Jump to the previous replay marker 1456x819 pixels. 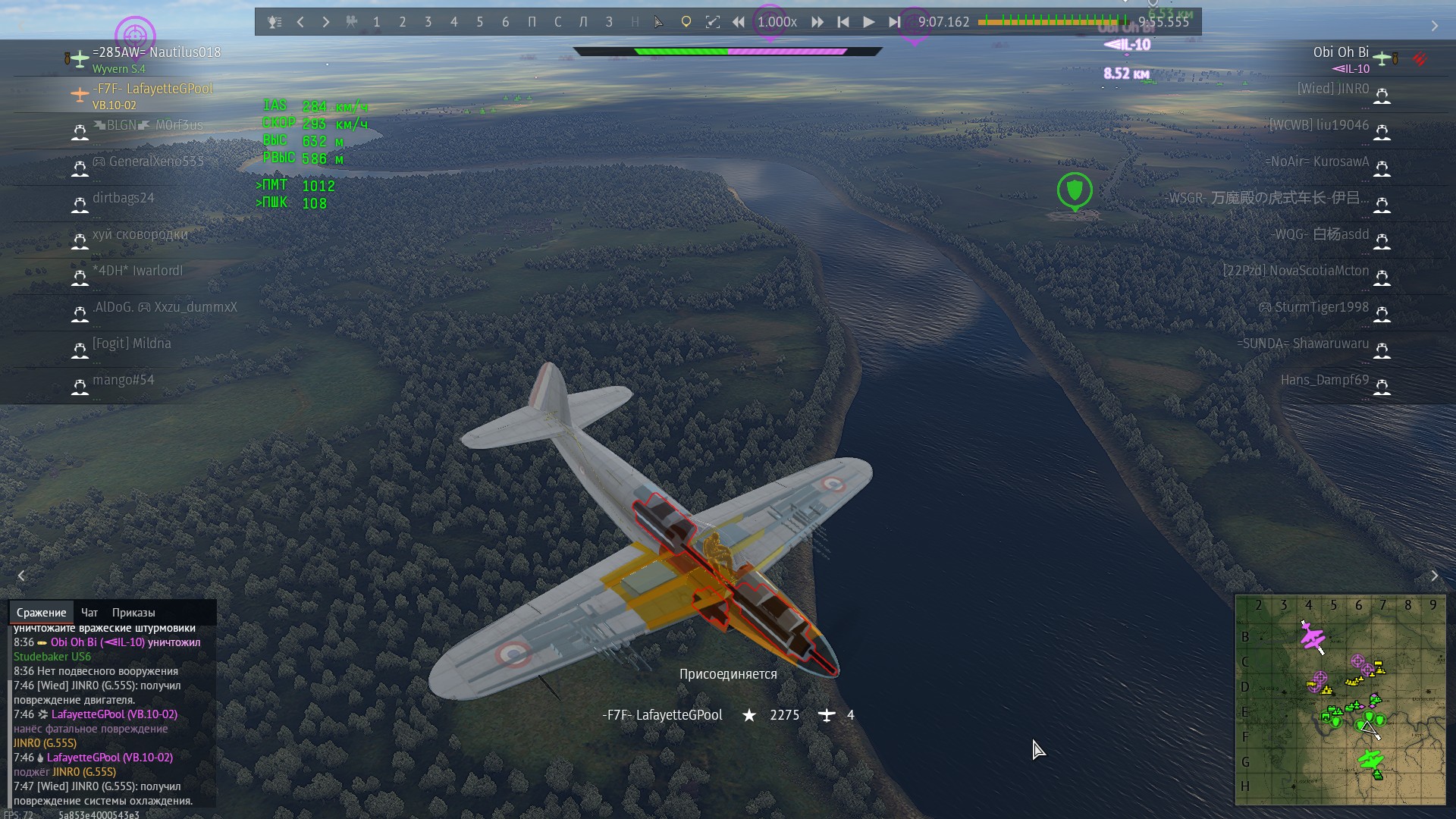coord(843,22)
